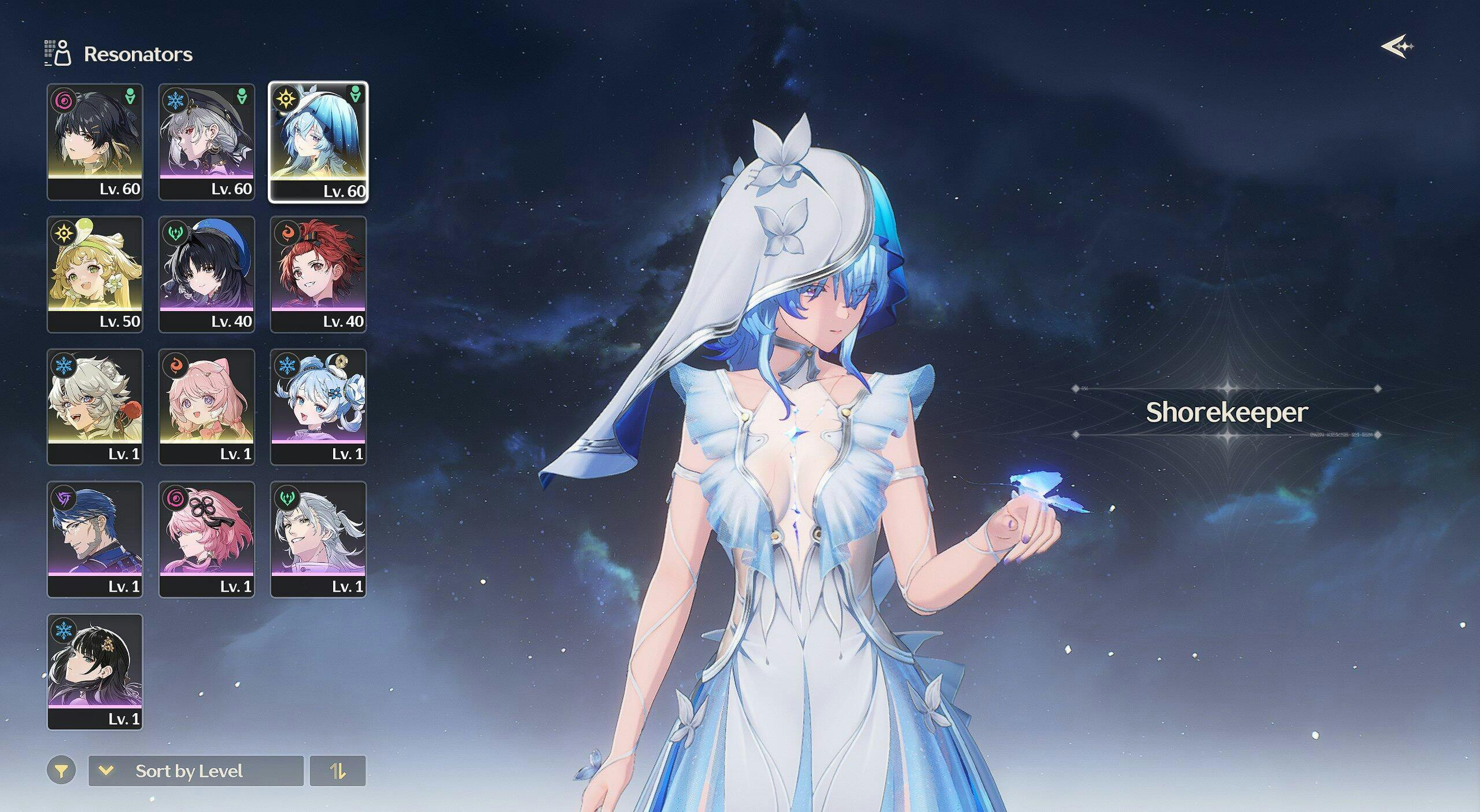This screenshot has height=812, width=1480.
Task: Close the Resonators screen with the back arrow
Action: [1397, 46]
